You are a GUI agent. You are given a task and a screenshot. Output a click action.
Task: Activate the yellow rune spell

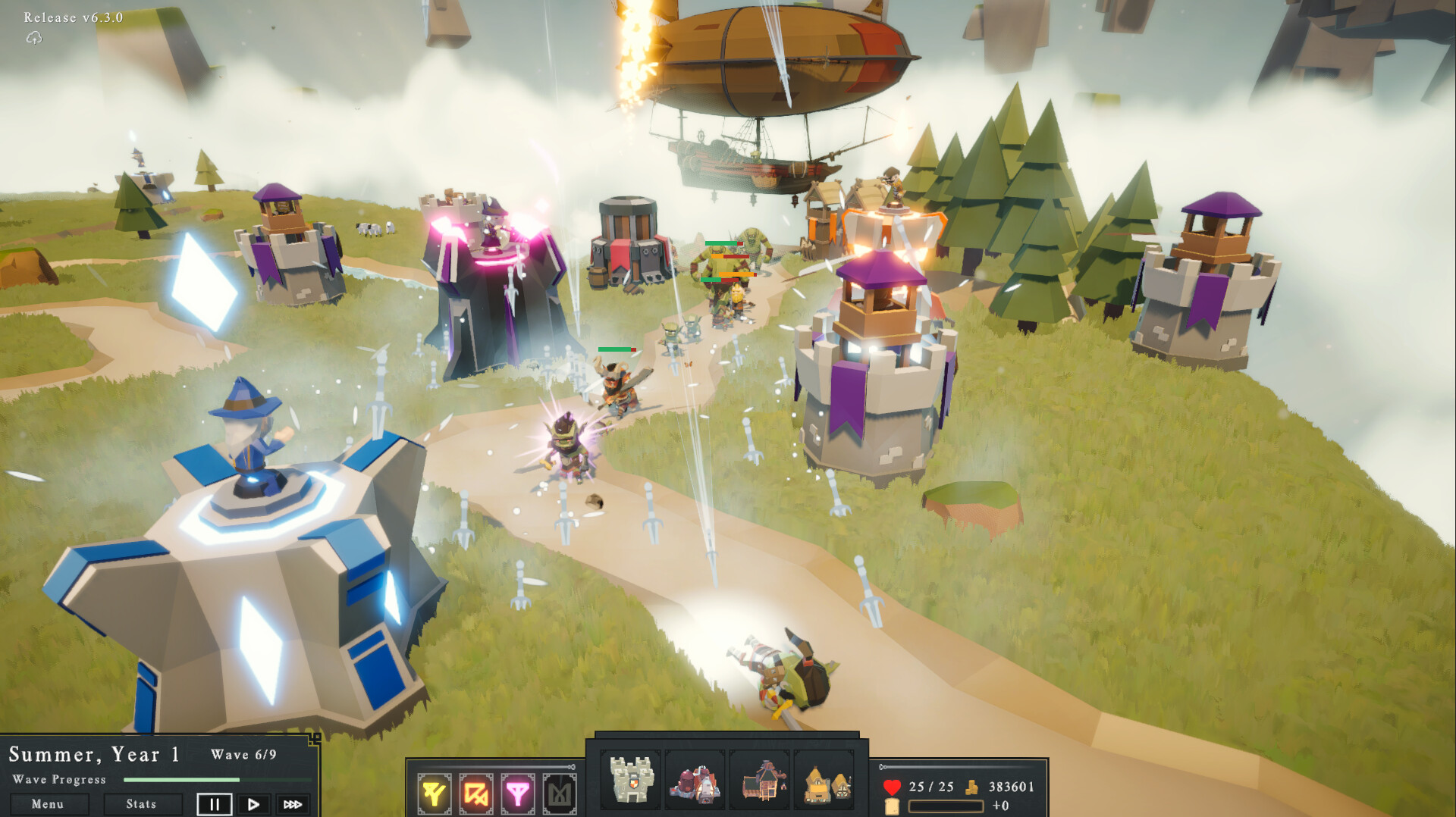pyautogui.click(x=435, y=794)
